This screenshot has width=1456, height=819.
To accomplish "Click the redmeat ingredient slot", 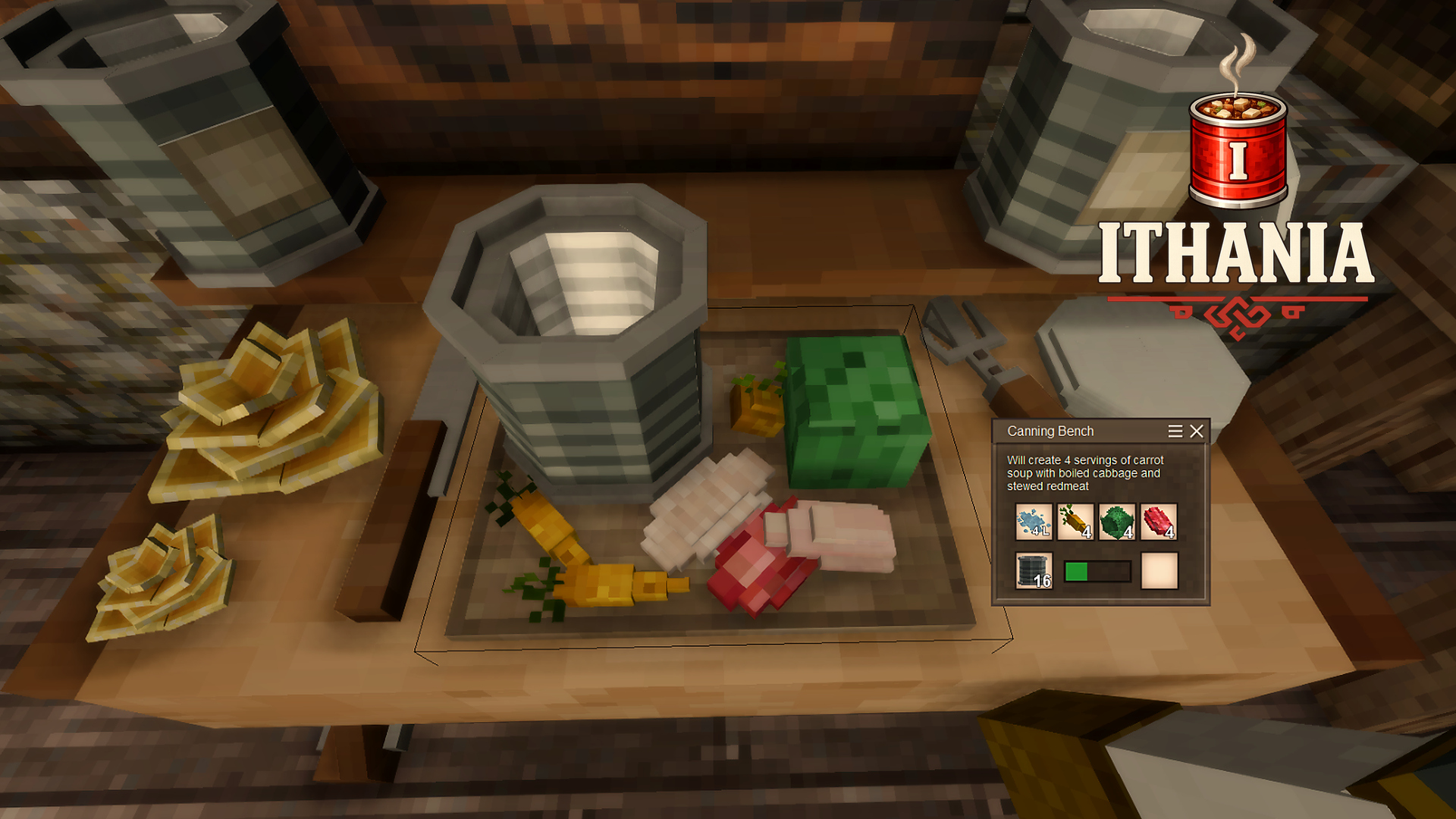I will coord(1159,522).
